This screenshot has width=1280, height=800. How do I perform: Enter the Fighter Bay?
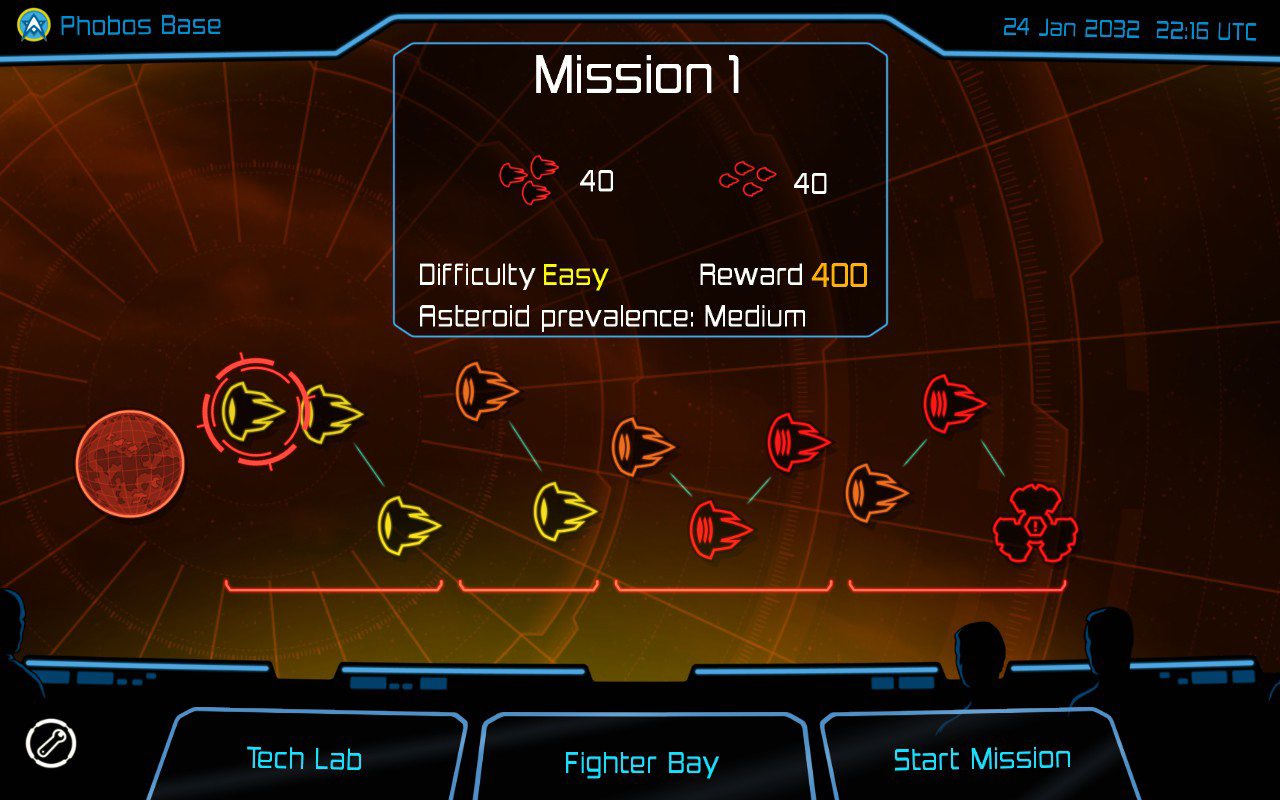pyautogui.click(x=641, y=763)
